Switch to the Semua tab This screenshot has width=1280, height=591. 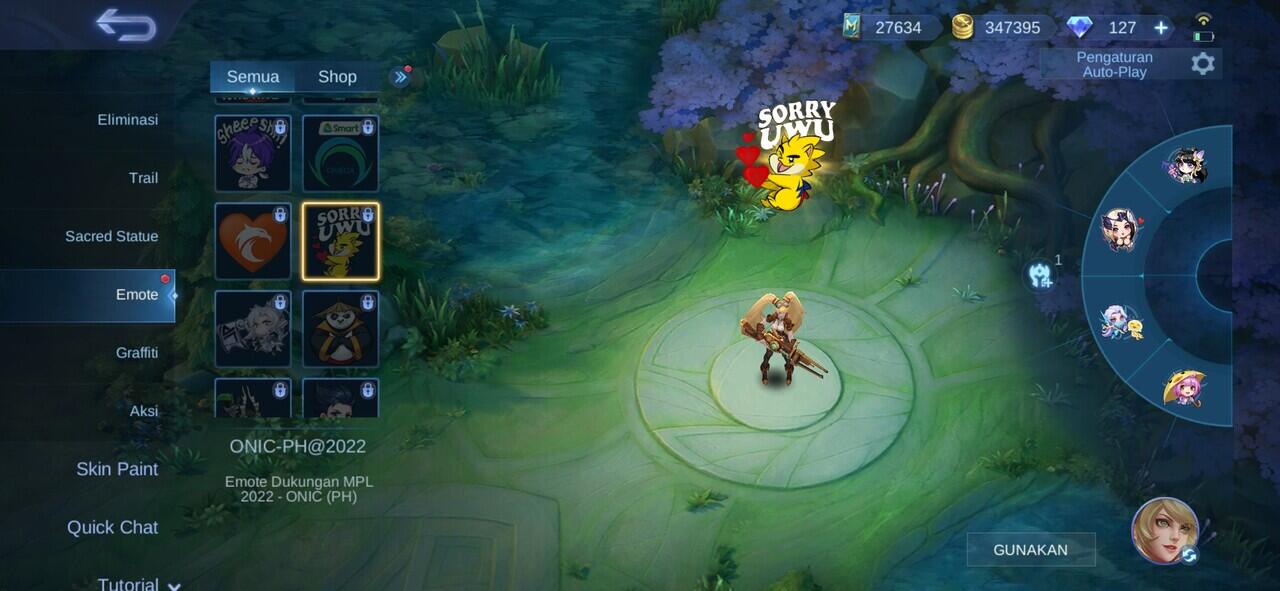252,77
